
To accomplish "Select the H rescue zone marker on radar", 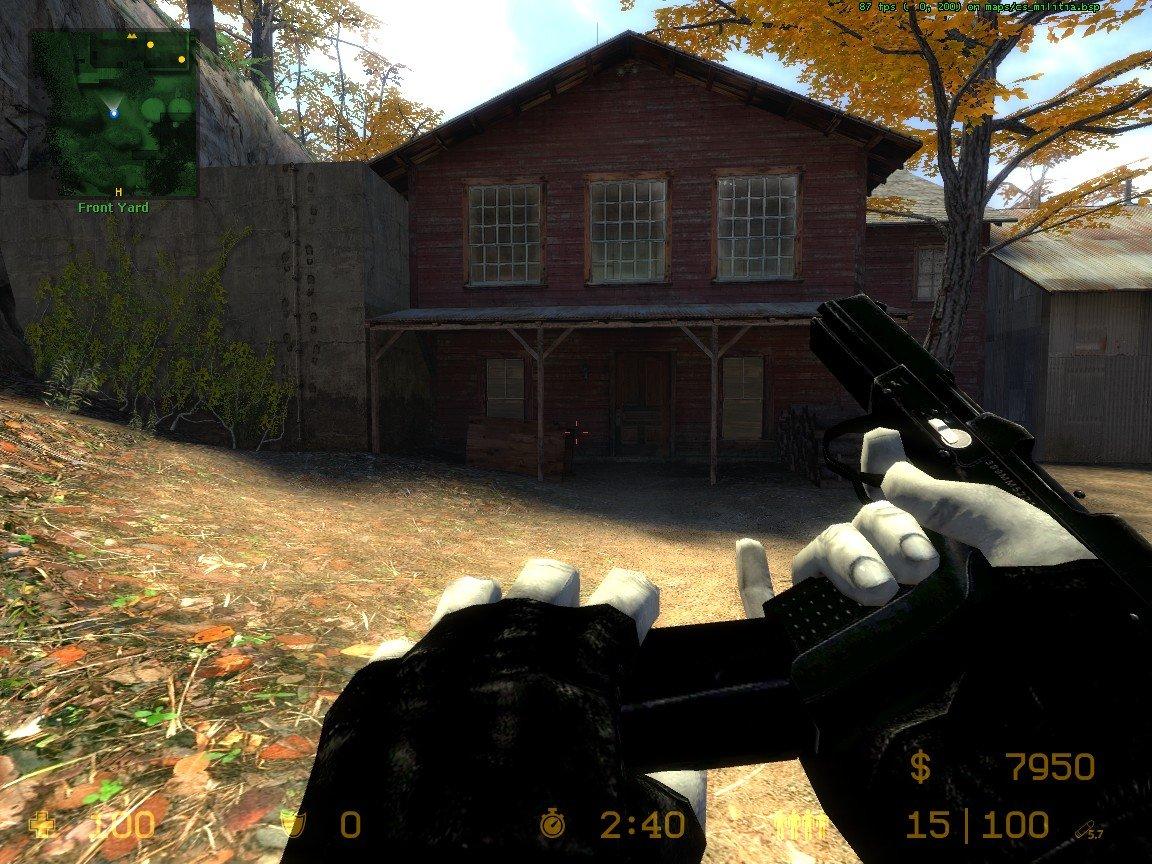I will [x=118, y=190].
